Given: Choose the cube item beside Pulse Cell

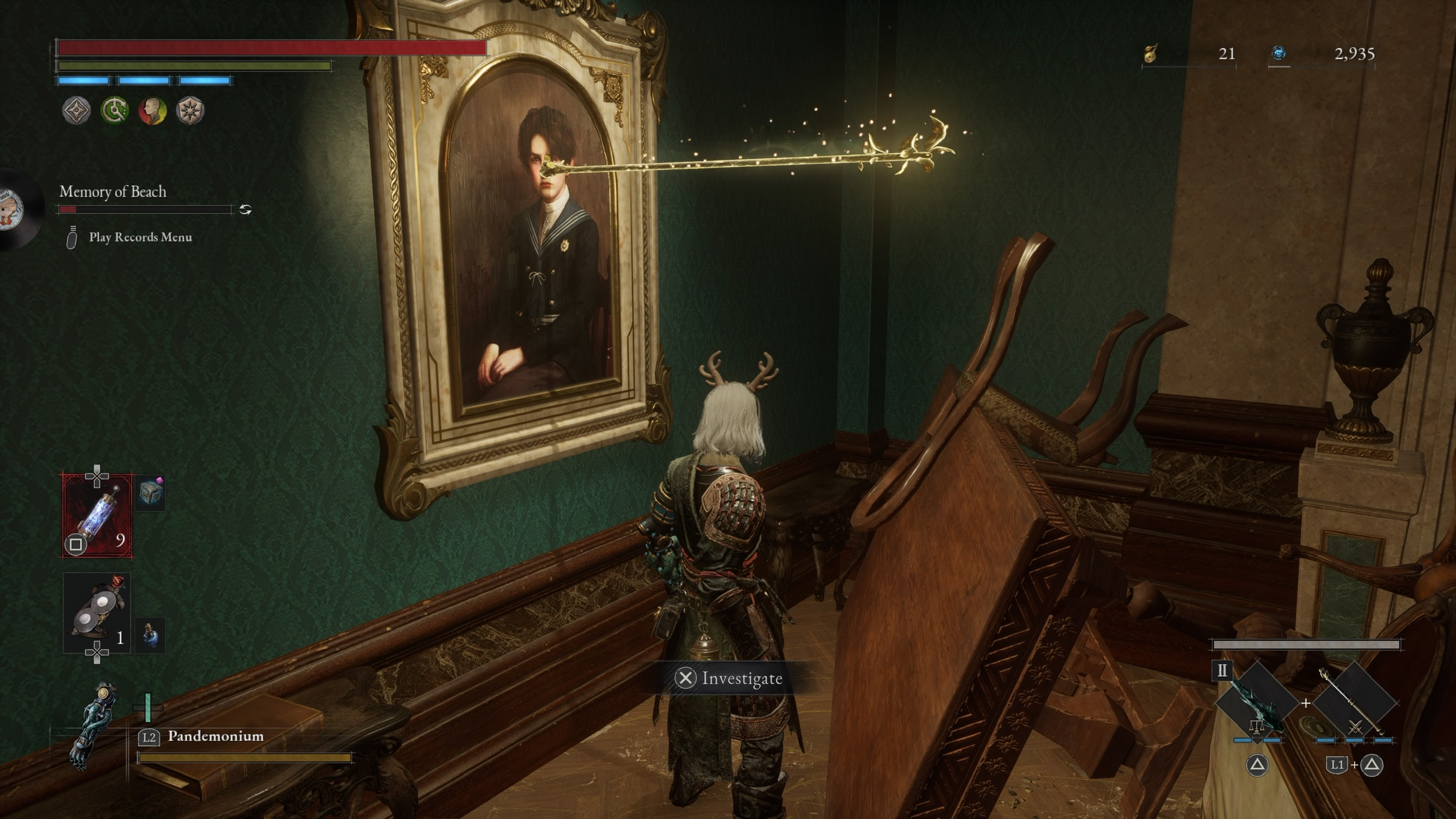Looking at the screenshot, I should pyautogui.click(x=150, y=494).
